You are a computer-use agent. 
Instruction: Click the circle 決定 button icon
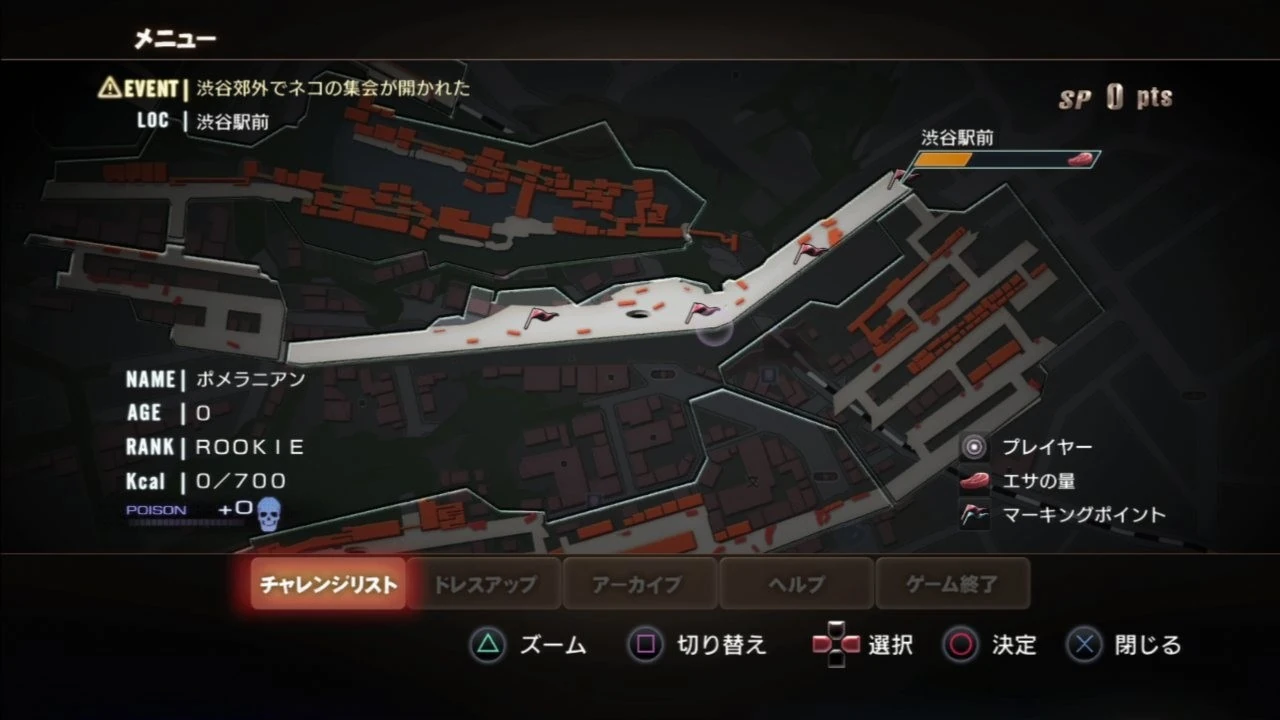pos(961,646)
